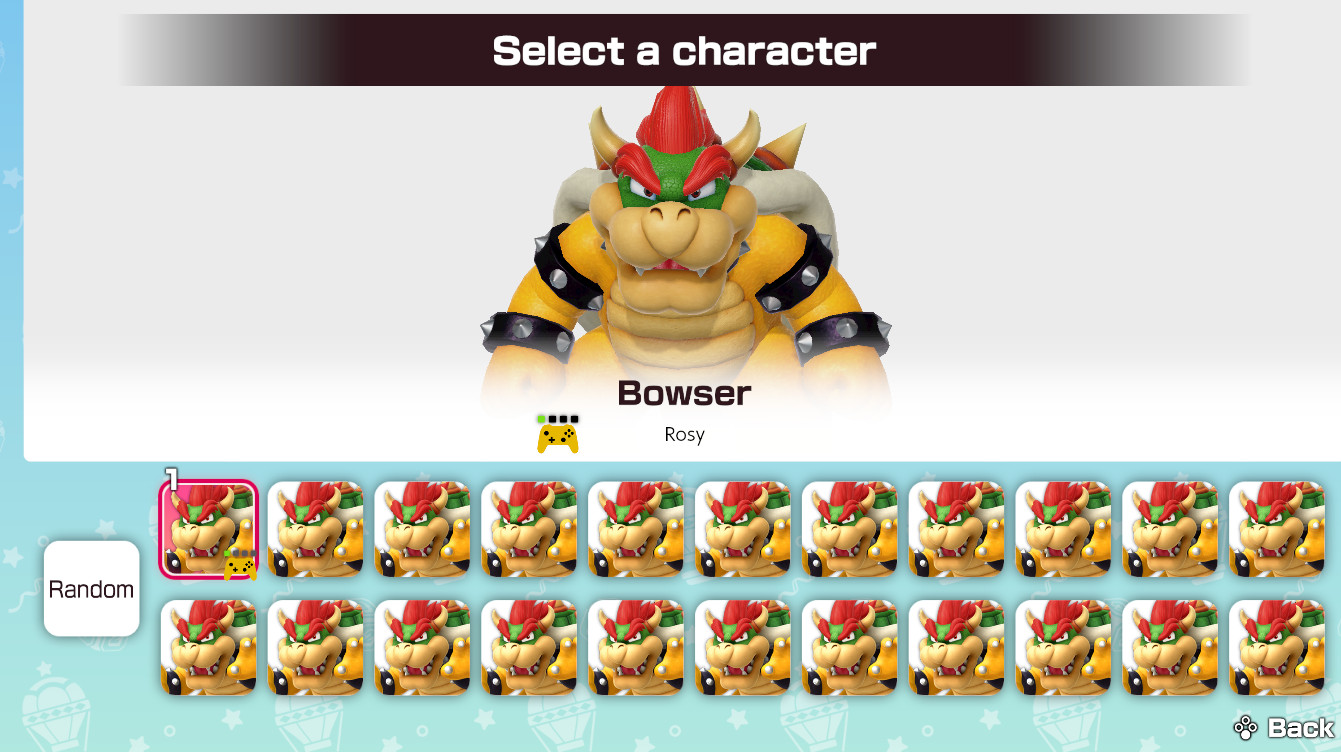Click the Bowser name label
1341x752 pixels.
tap(683, 392)
